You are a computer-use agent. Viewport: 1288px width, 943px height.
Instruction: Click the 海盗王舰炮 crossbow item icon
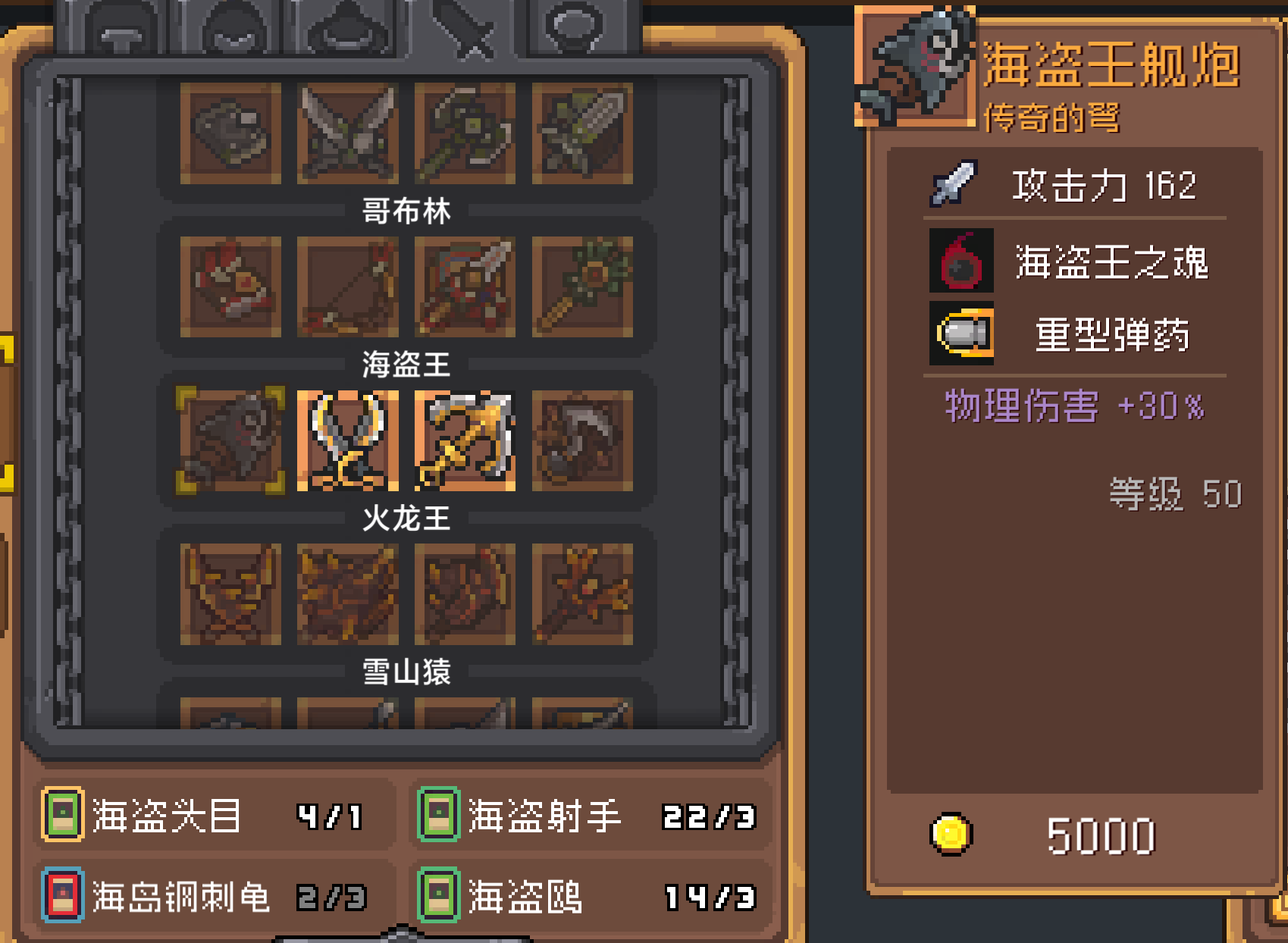[229, 440]
